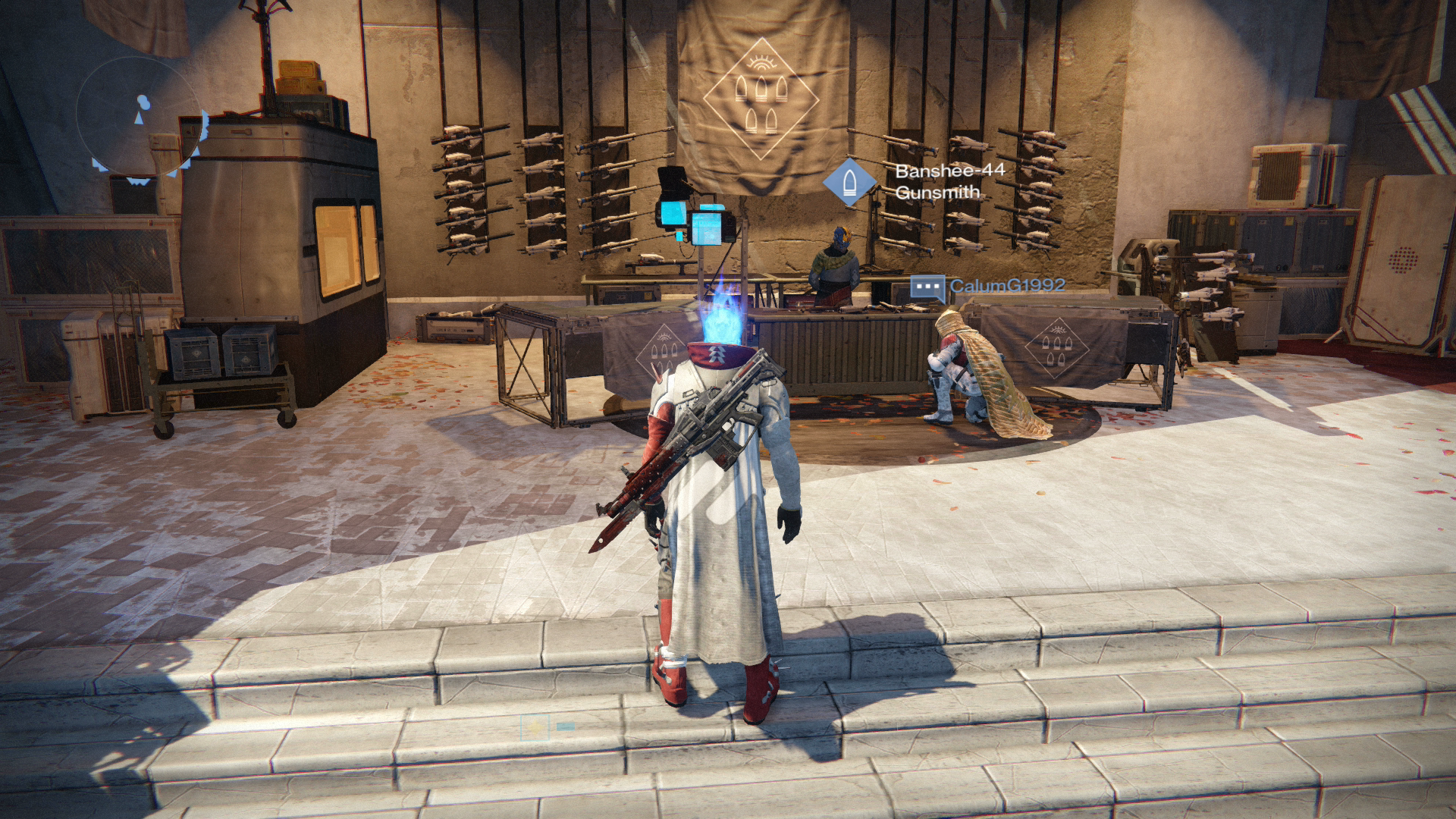This screenshot has width=1456, height=819.
Task: Select the Banshee-44 Gunsmith vendor marker
Action: [x=849, y=182]
